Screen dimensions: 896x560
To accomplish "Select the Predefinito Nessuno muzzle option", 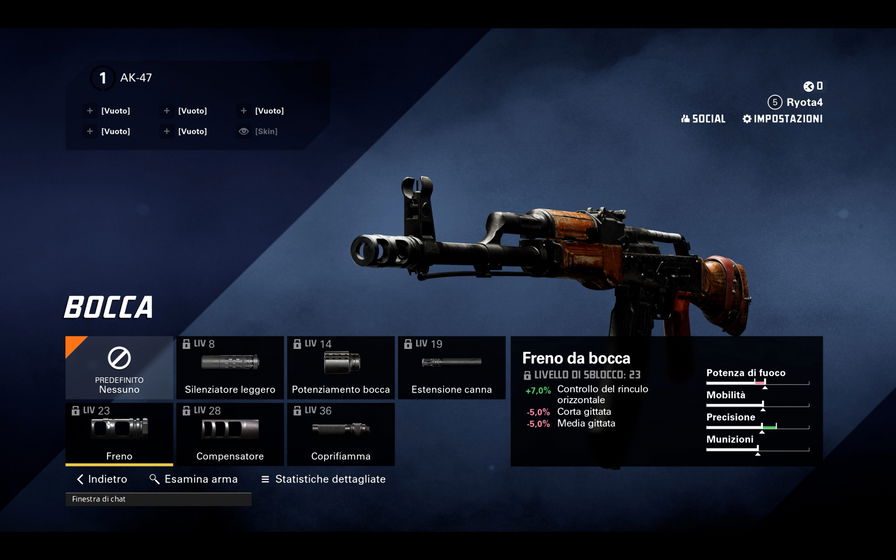I will tap(119, 367).
